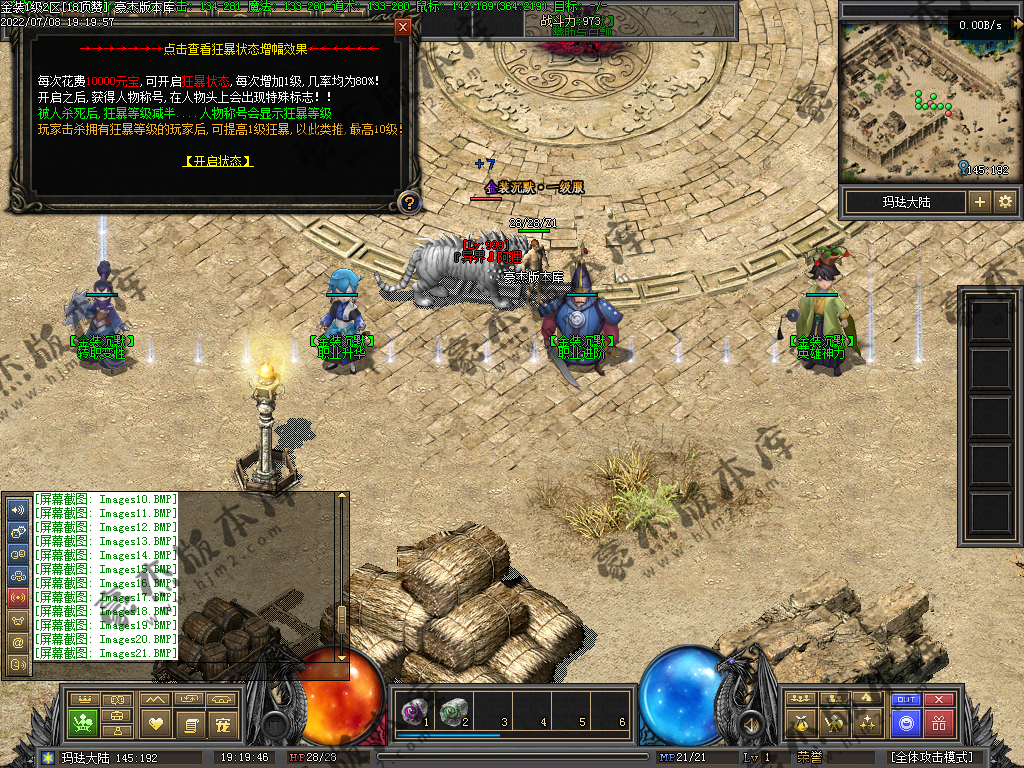Image resolution: width=1024 pixels, height=768 pixels.
Task: Use the green swirl stone in slot 2
Action: [453, 711]
